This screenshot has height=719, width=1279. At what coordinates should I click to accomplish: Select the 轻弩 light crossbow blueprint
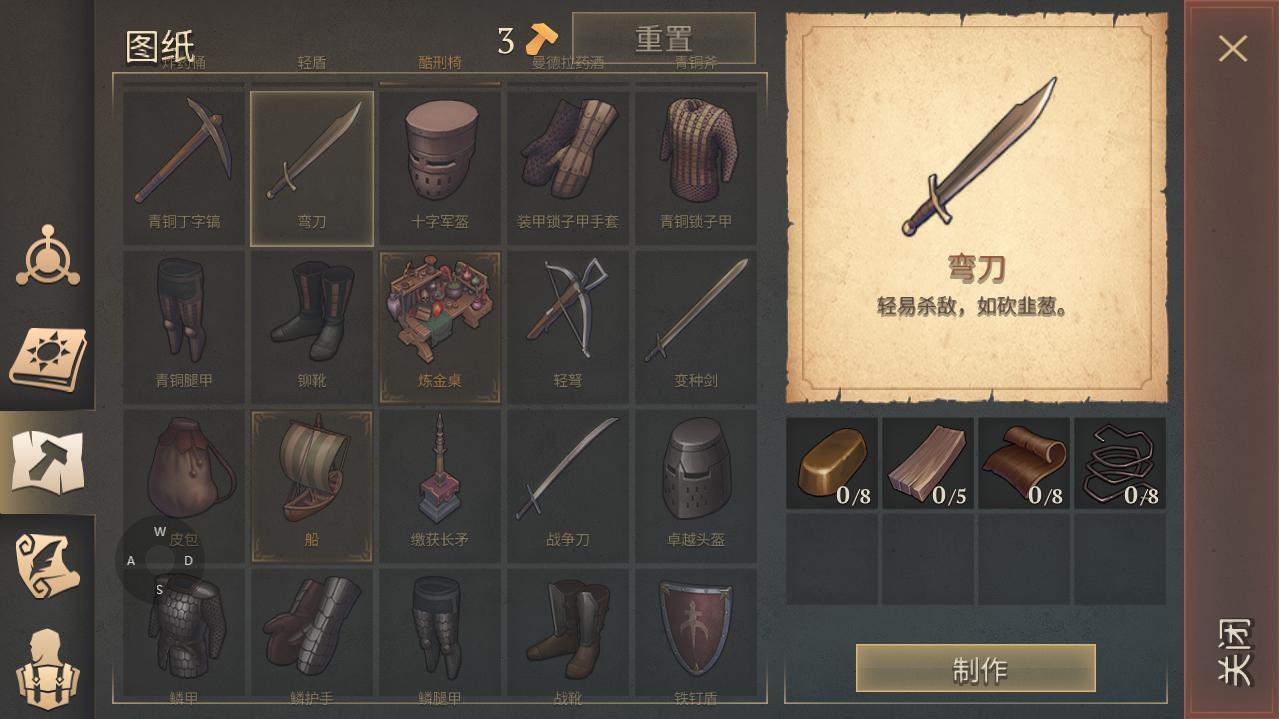tap(568, 326)
